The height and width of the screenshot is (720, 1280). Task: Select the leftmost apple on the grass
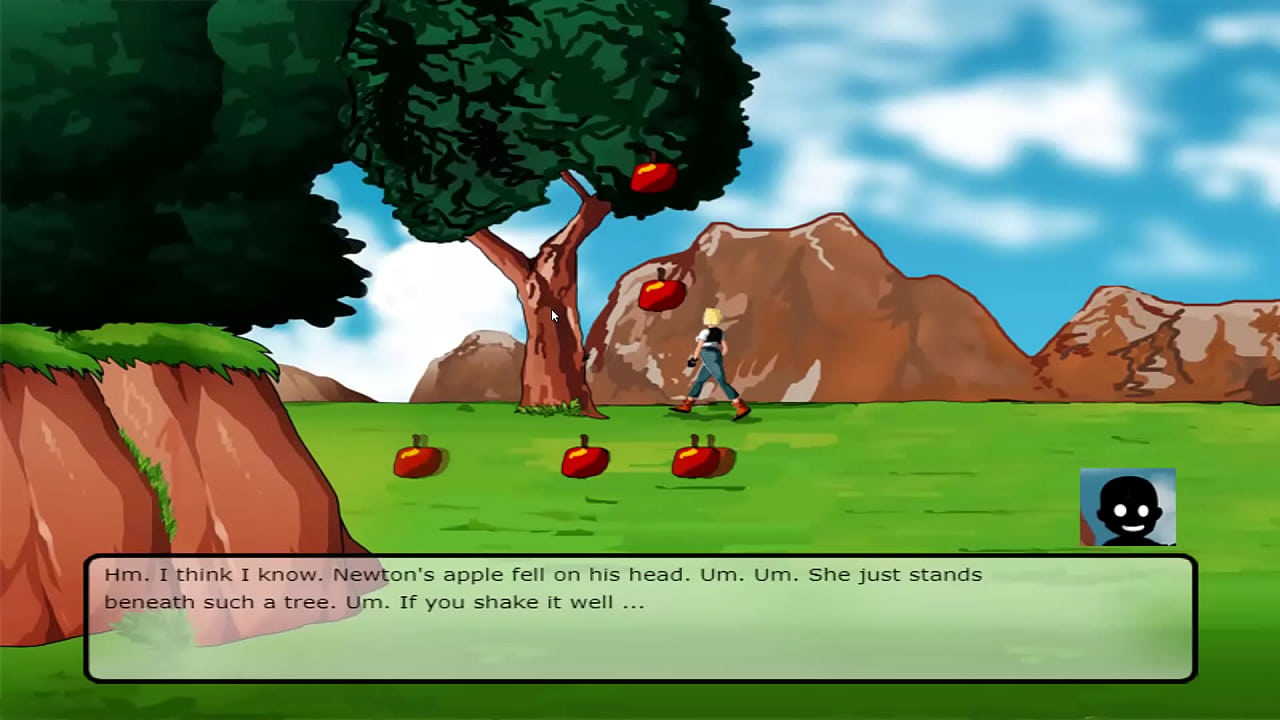[416, 460]
